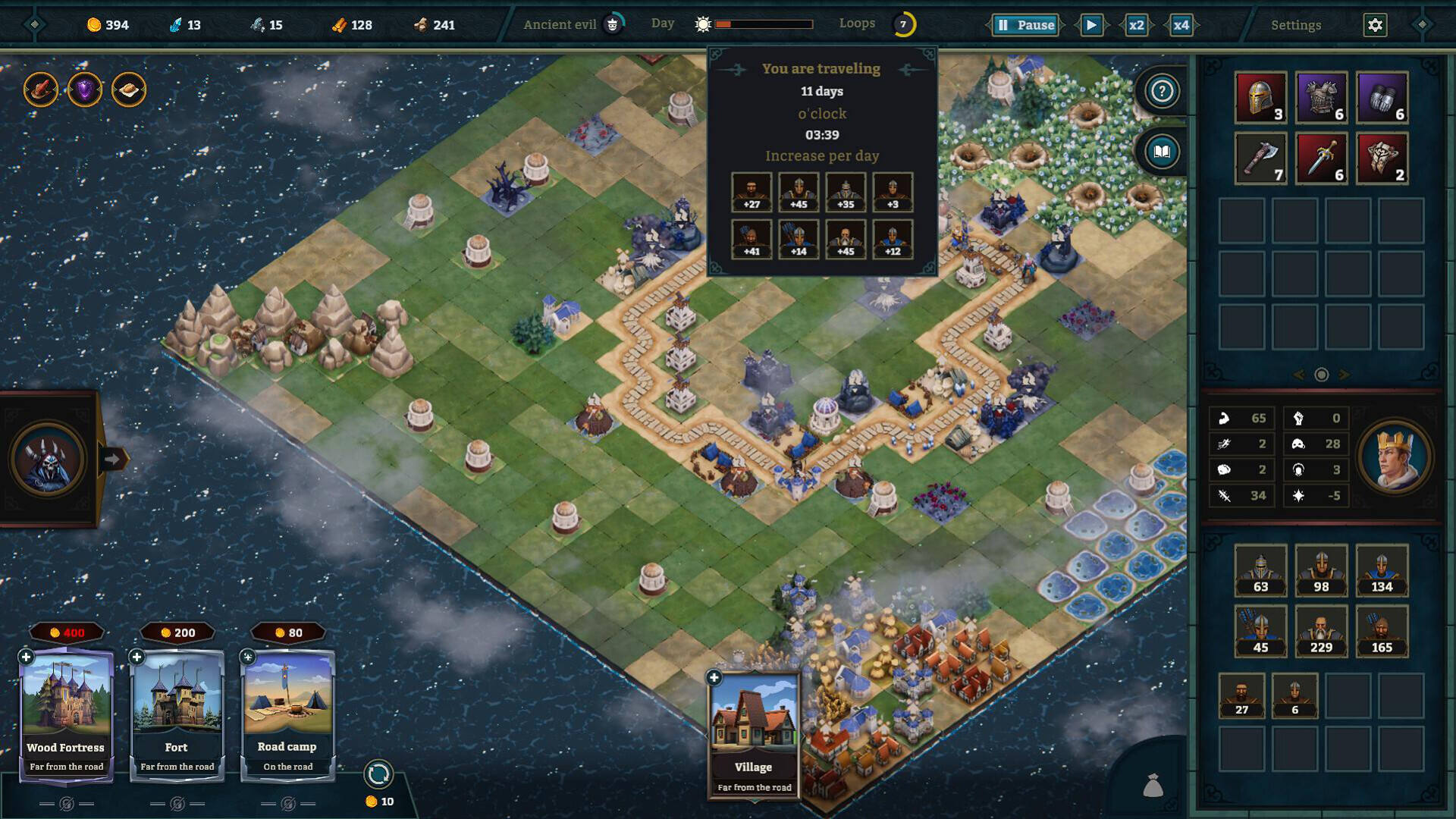
Task: Click the crowned king hero portrait
Action: tap(1394, 457)
